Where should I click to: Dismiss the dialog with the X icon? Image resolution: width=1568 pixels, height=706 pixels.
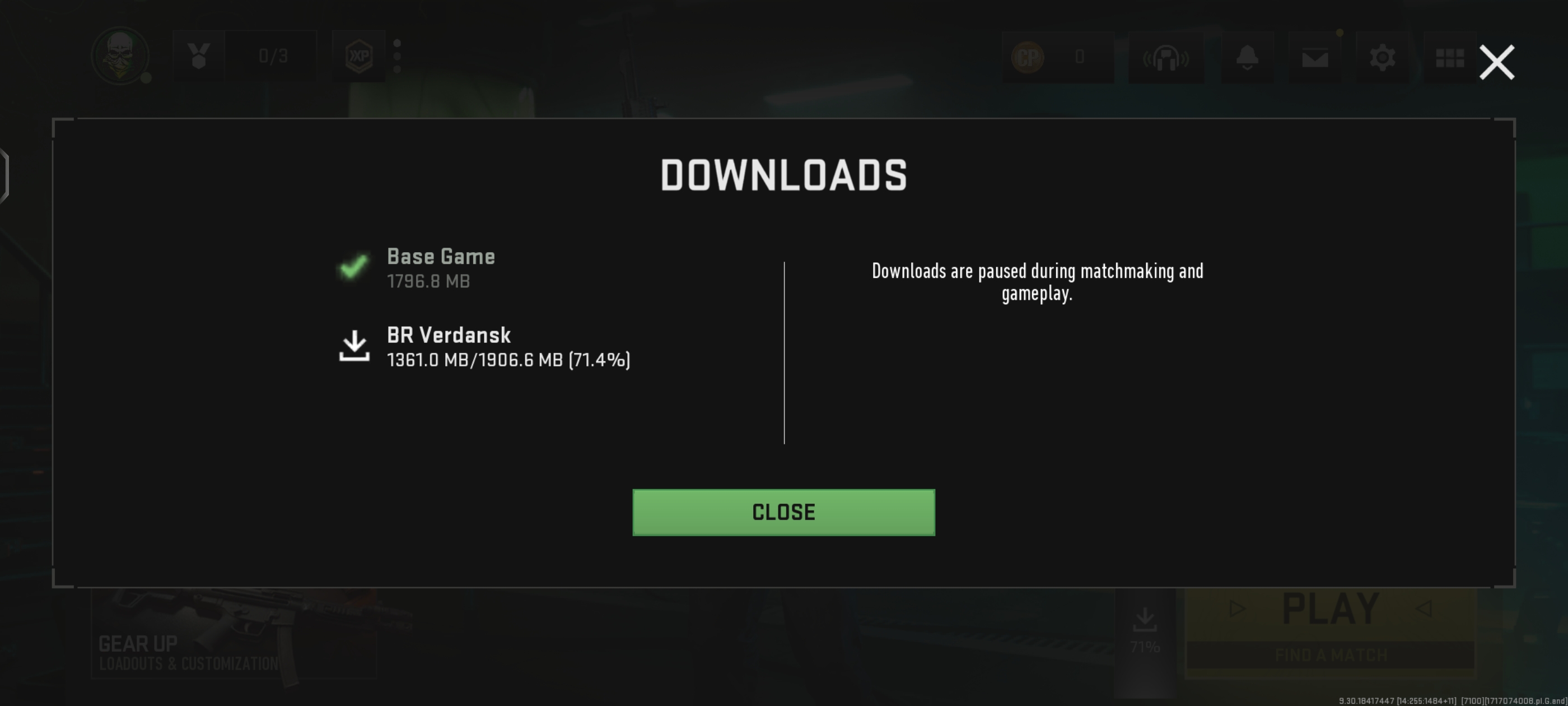click(1496, 62)
